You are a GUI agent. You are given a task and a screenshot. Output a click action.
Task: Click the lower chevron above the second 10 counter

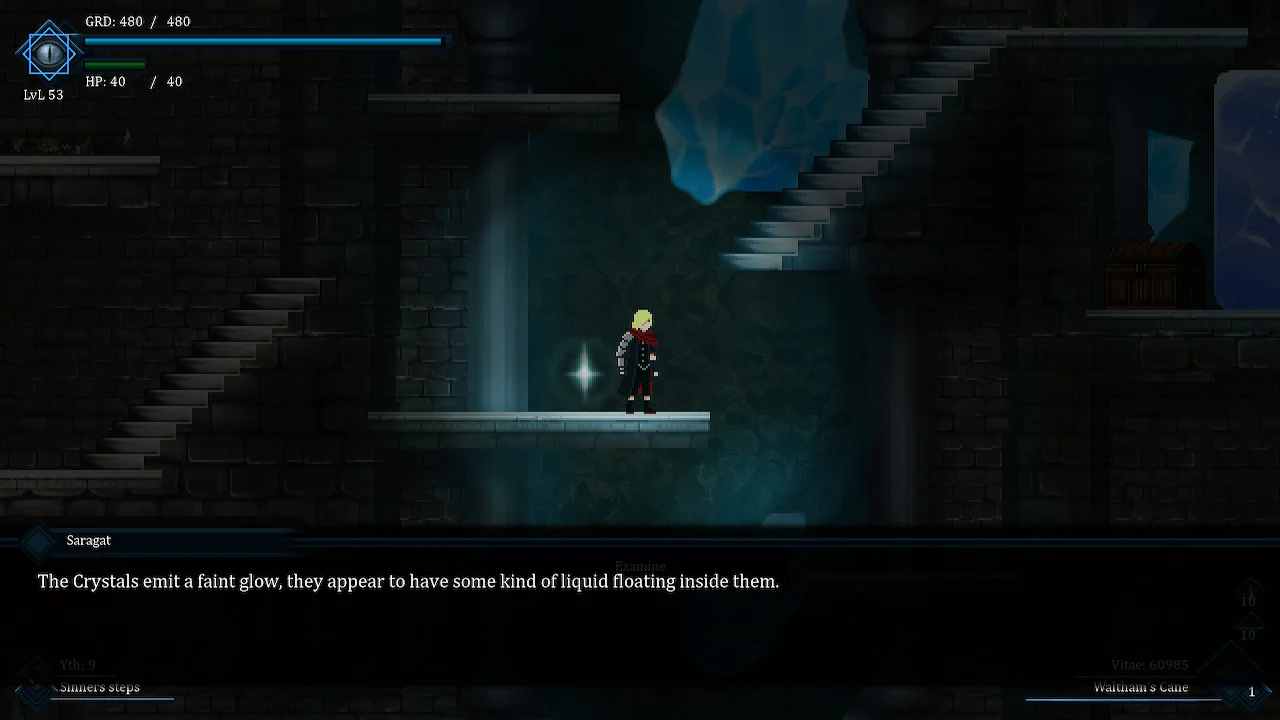coord(1248,622)
